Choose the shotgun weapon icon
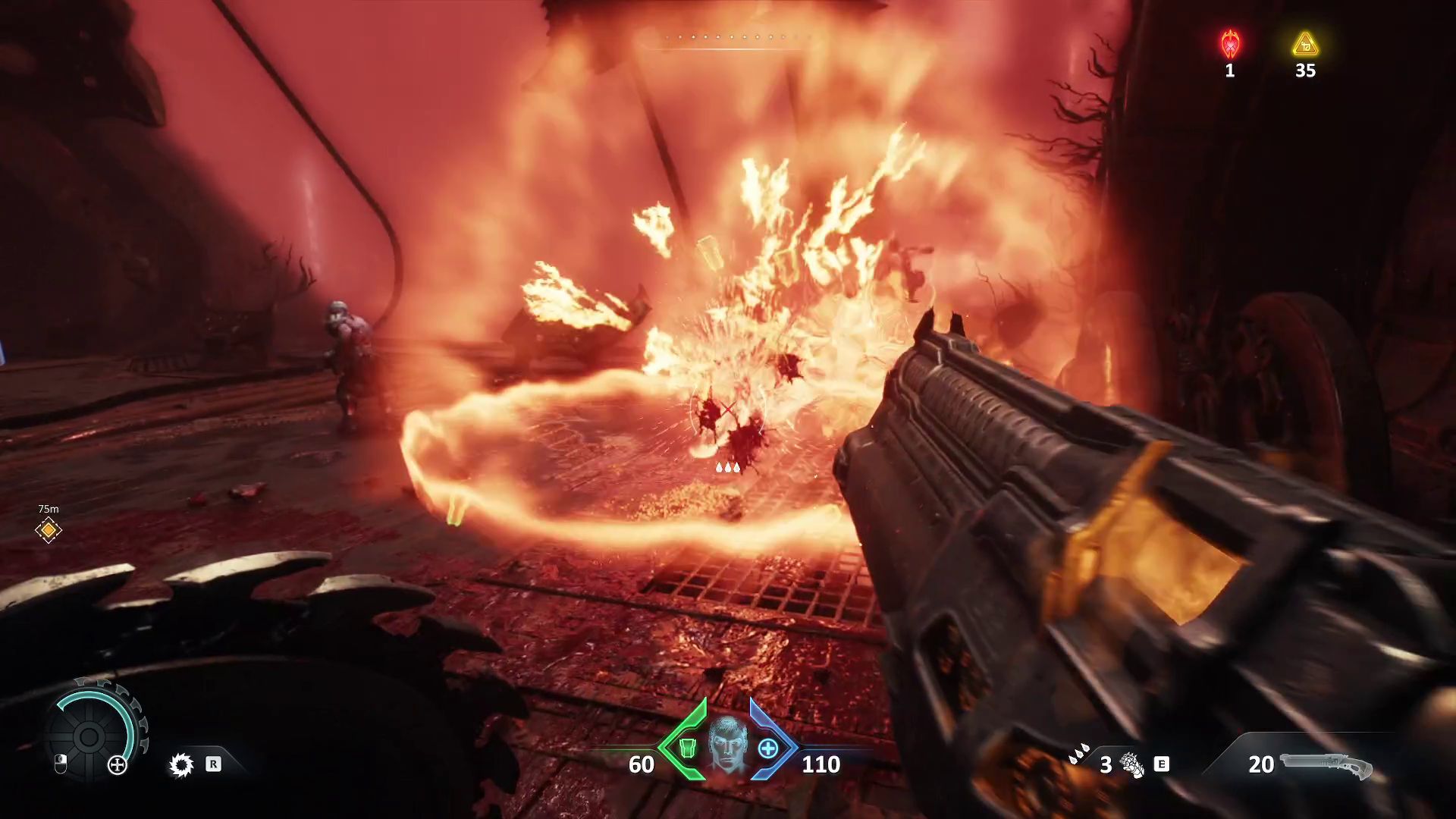This screenshot has height=819, width=1456. pyautogui.click(x=1327, y=764)
